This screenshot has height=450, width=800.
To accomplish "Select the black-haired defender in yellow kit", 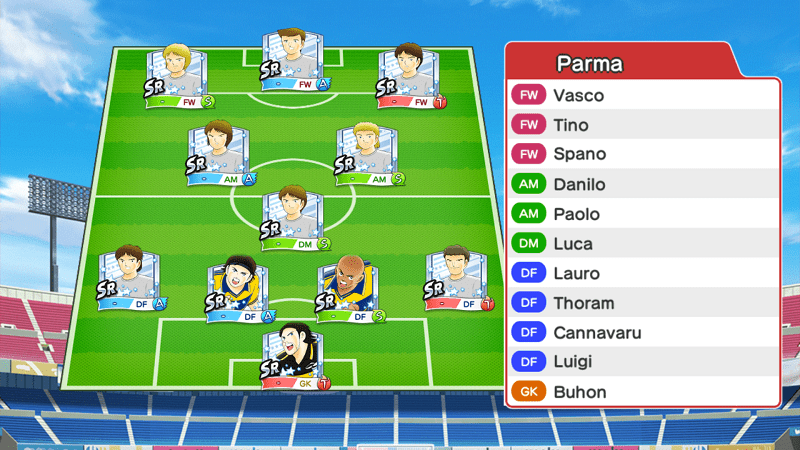I will point(238,289).
